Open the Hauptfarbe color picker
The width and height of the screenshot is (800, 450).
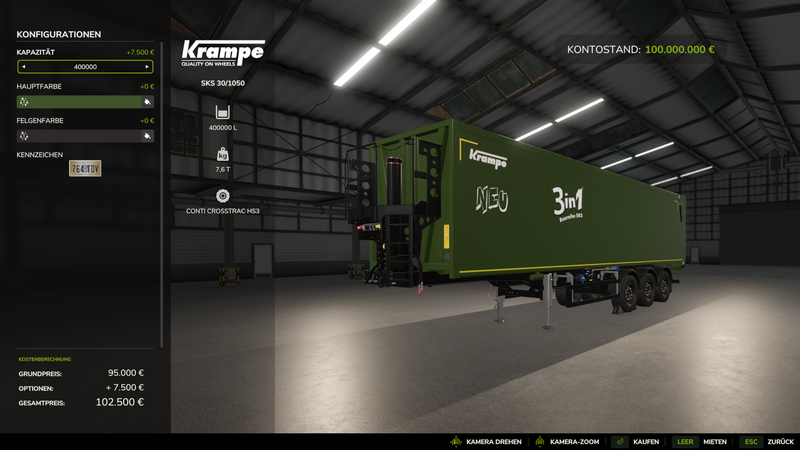pos(85,101)
